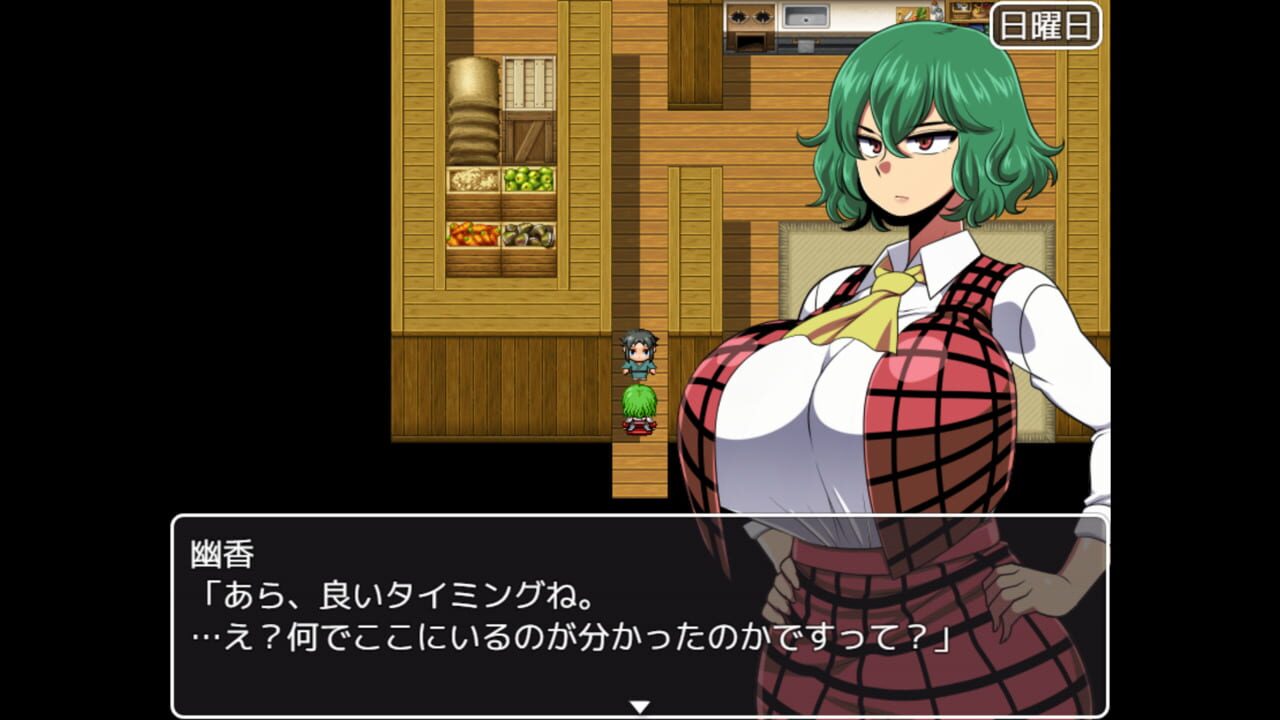Advance the dialogue box text

(x=500, y=620)
